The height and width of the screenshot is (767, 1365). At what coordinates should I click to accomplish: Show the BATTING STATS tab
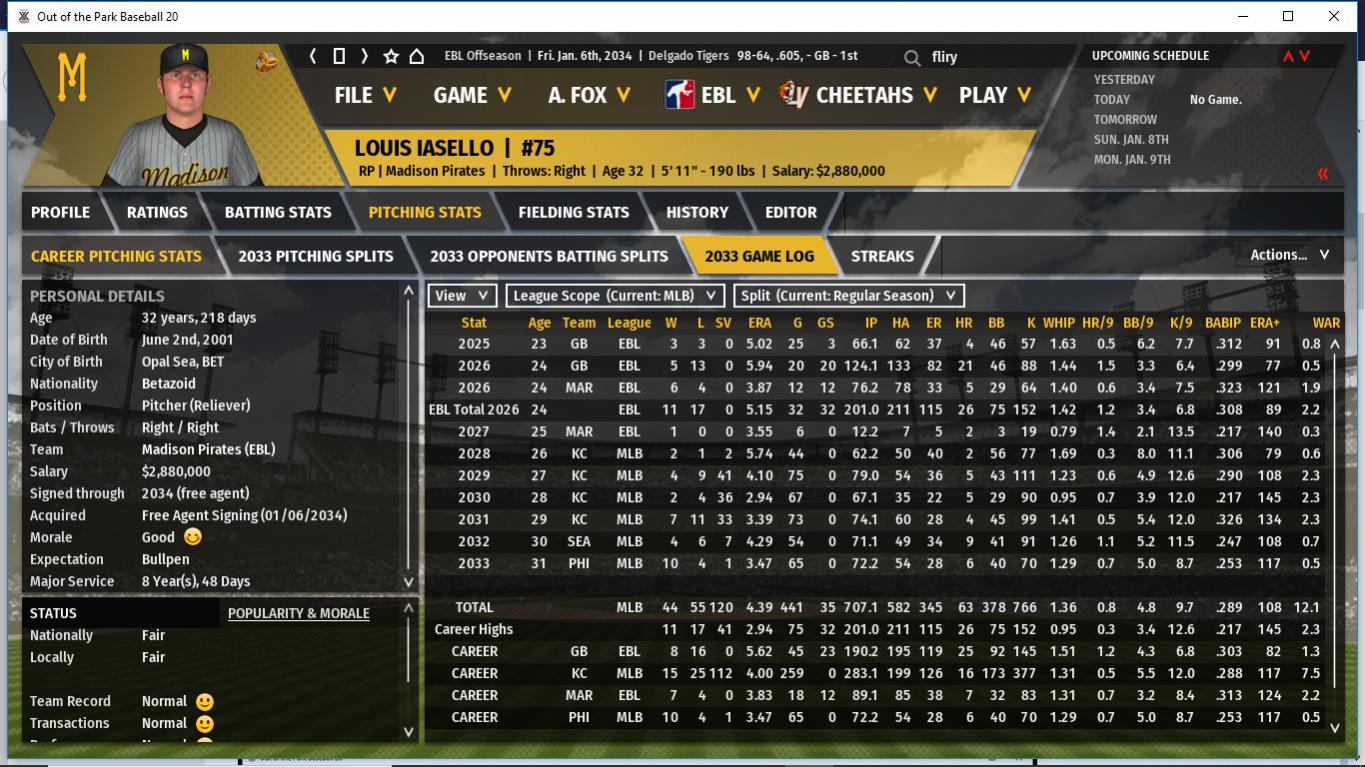278,212
